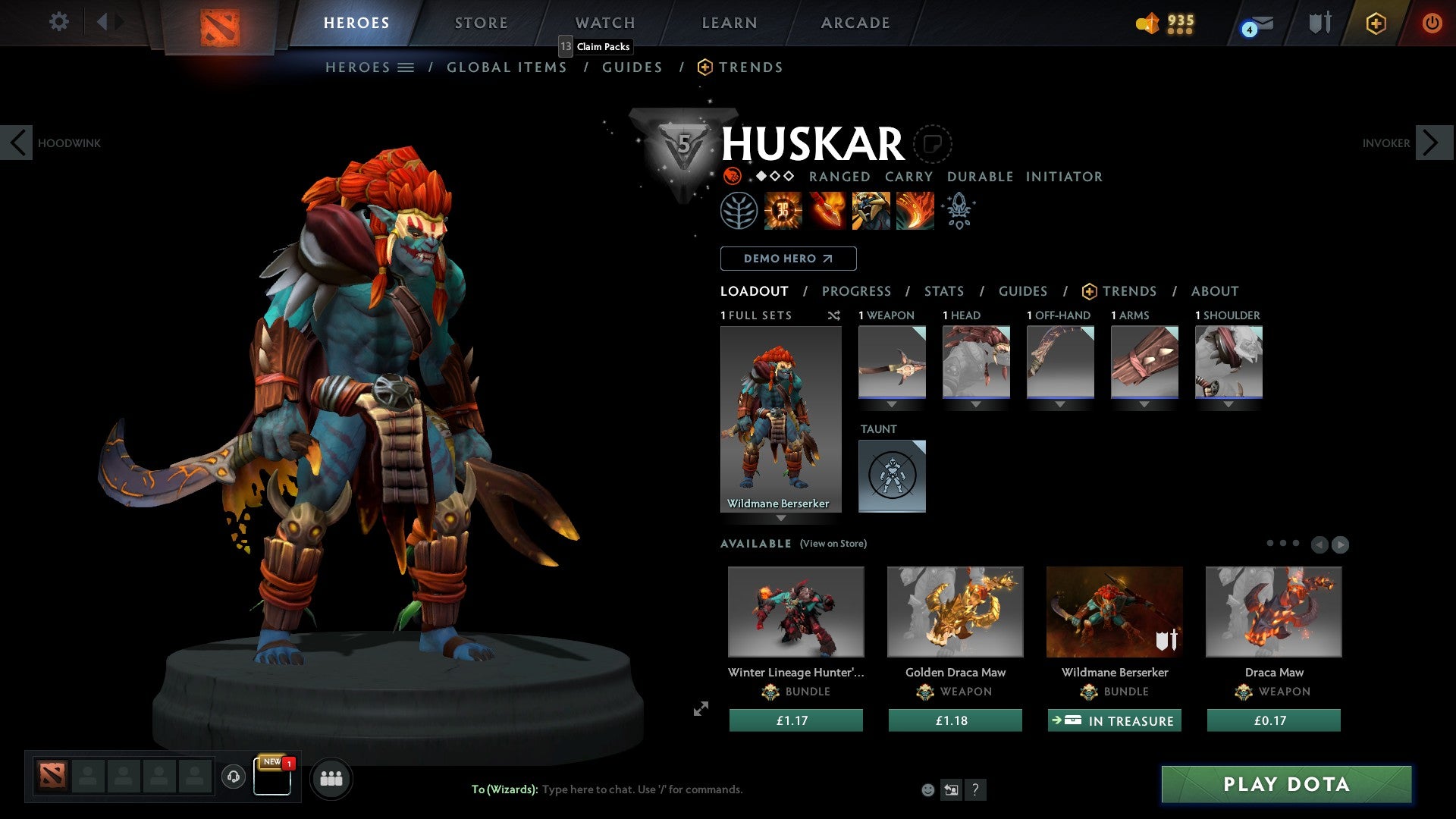Select the Inner Fire ability icon
This screenshot has width=1456, height=819.
781,211
